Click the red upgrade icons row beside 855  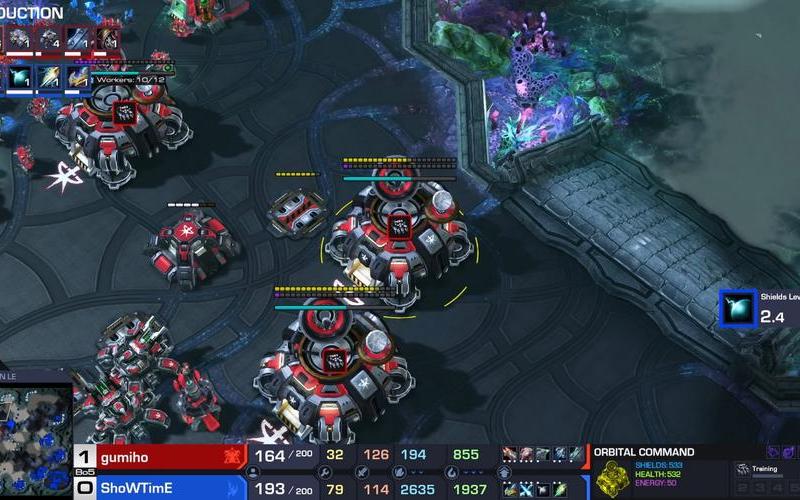[542, 456]
